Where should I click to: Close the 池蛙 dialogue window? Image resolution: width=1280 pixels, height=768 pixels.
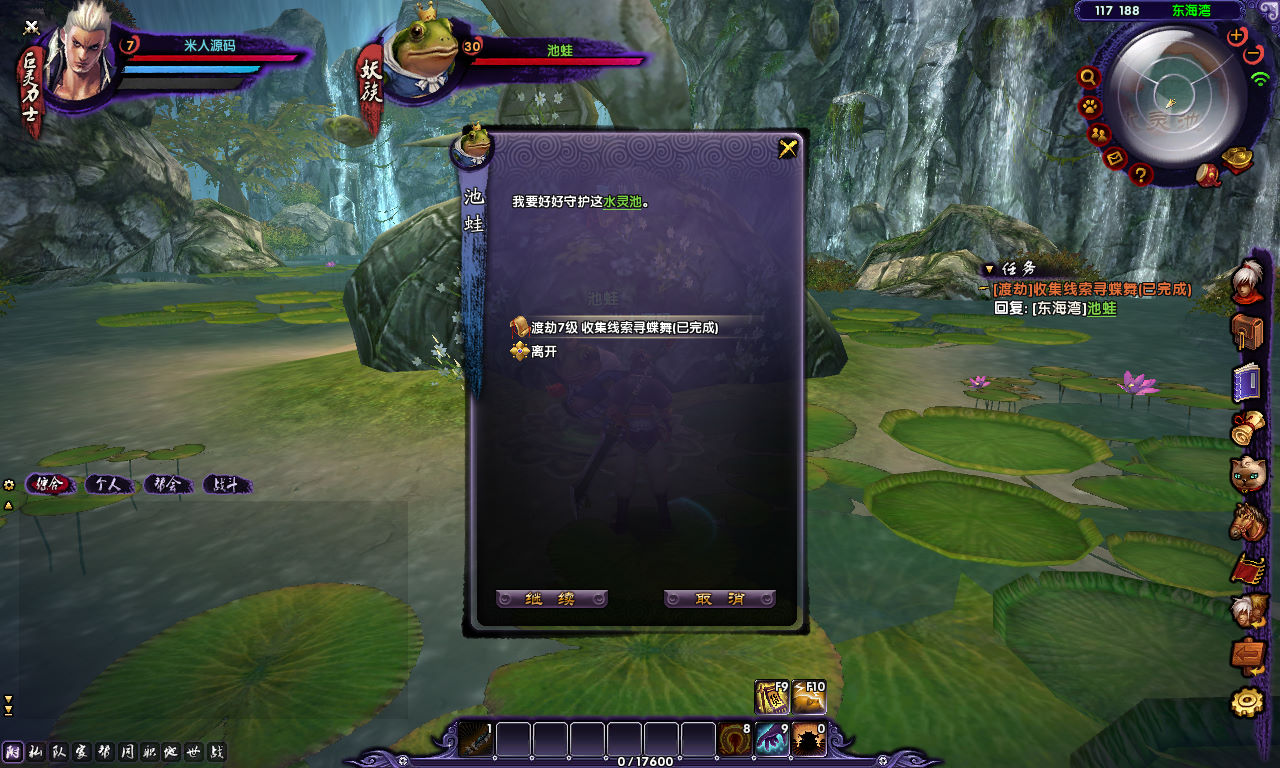pos(788,149)
